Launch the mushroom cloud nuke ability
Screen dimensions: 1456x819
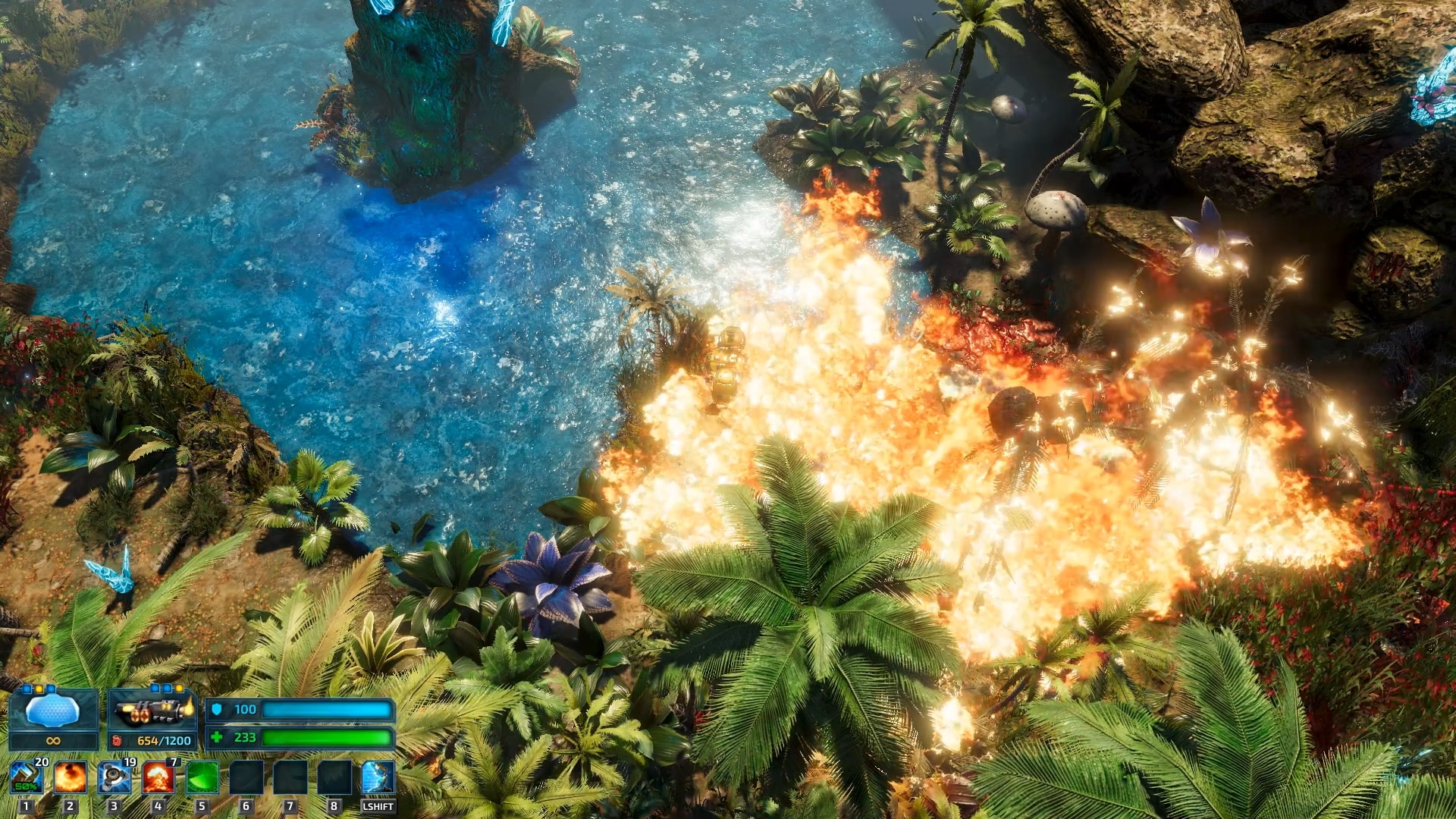(x=158, y=778)
